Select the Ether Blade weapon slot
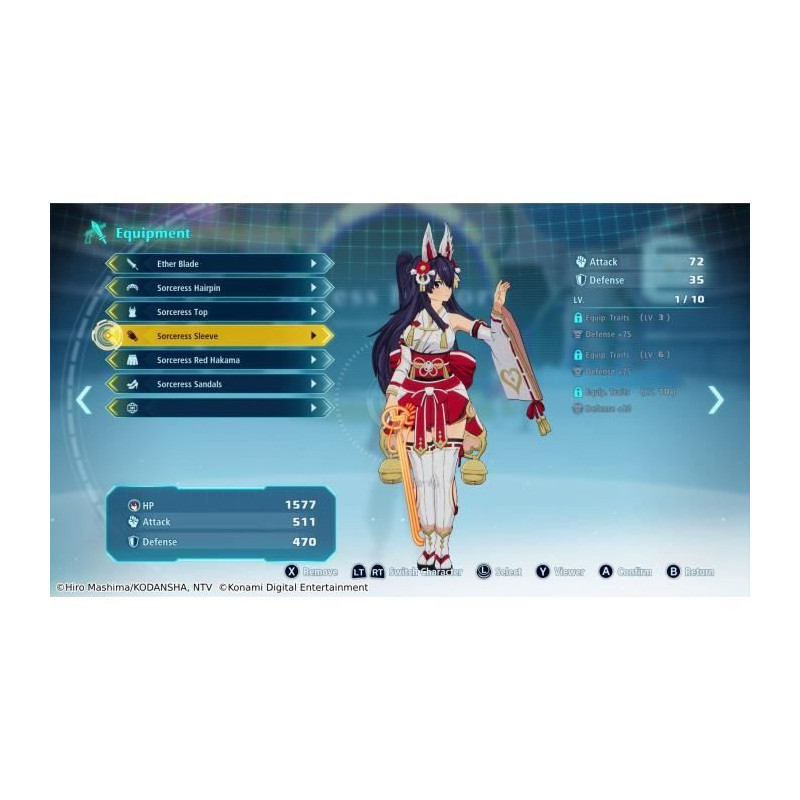Image resolution: width=800 pixels, height=800 pixels. (x=220, y=264)
